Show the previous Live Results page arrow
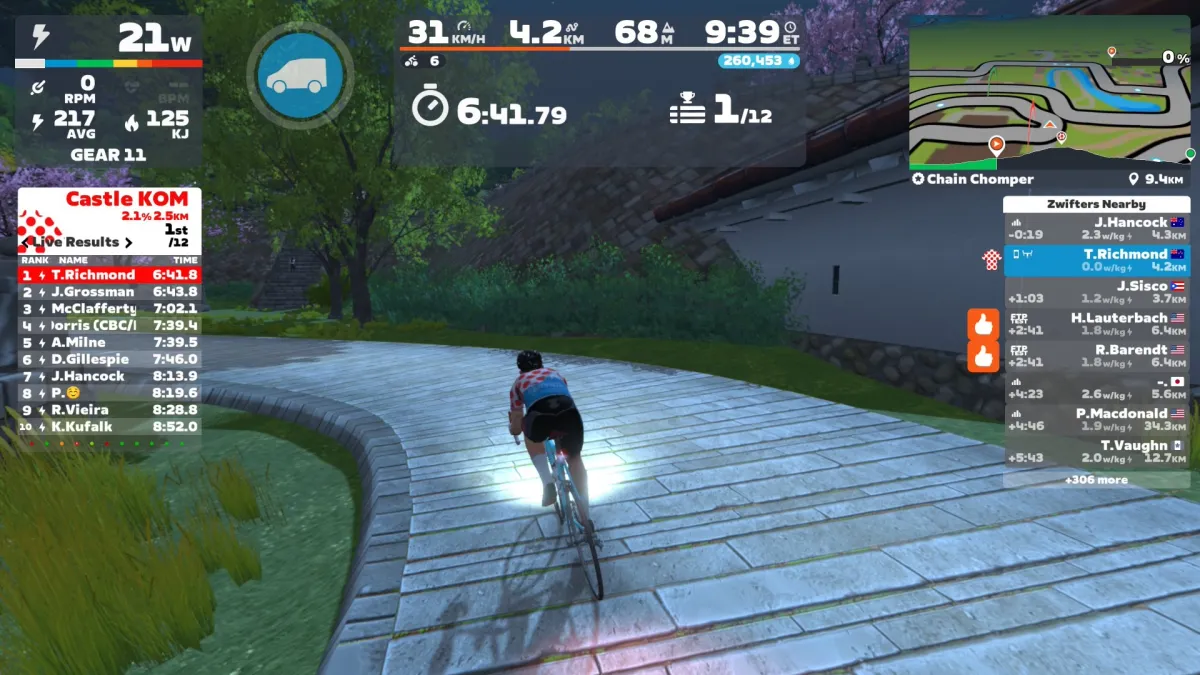 (x=26, y=242)
